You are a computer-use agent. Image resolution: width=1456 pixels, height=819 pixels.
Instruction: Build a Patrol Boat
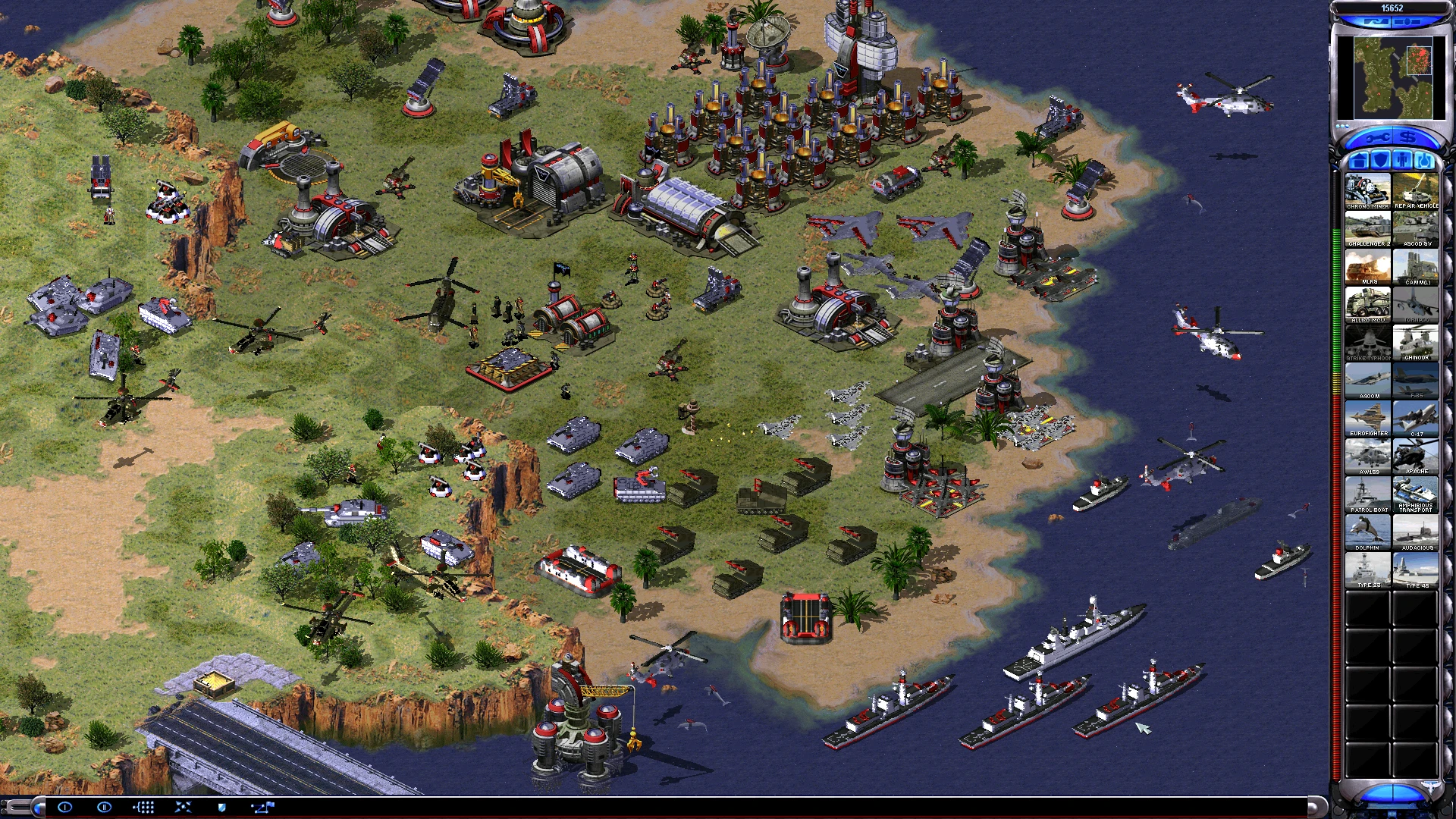pos(1367,493)
